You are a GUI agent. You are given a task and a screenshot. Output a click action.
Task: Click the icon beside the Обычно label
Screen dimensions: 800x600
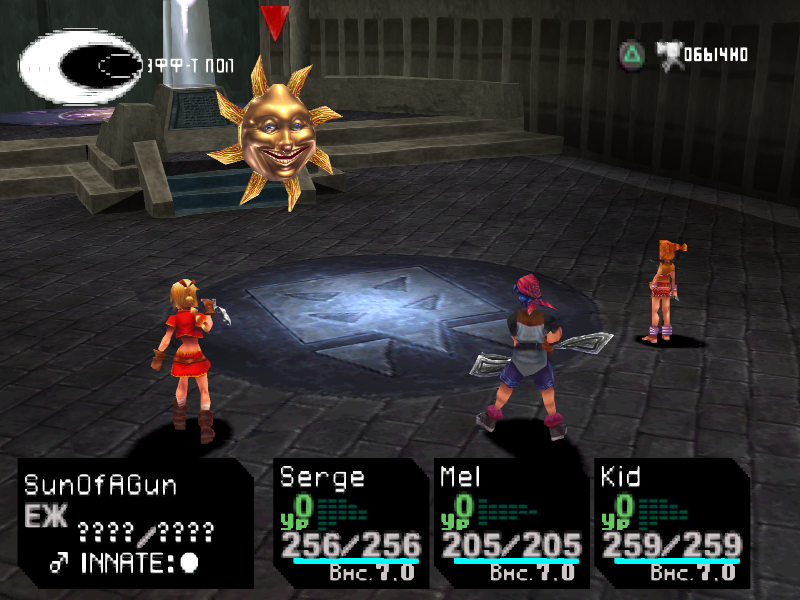(x=669, y=53)
